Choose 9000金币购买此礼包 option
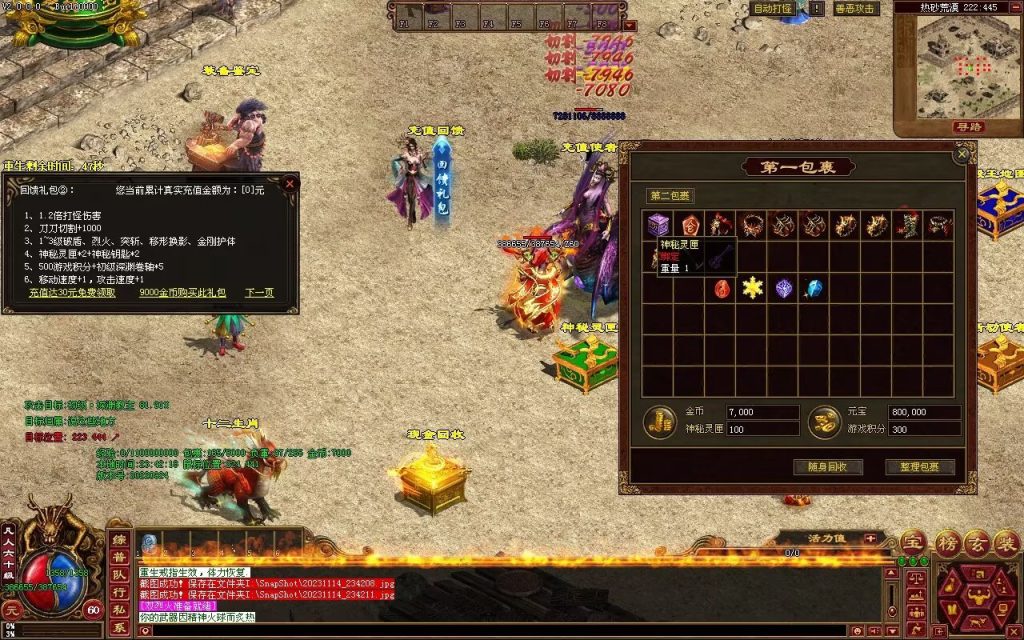Screen dimensions: 1024x640 pos(182,293)
